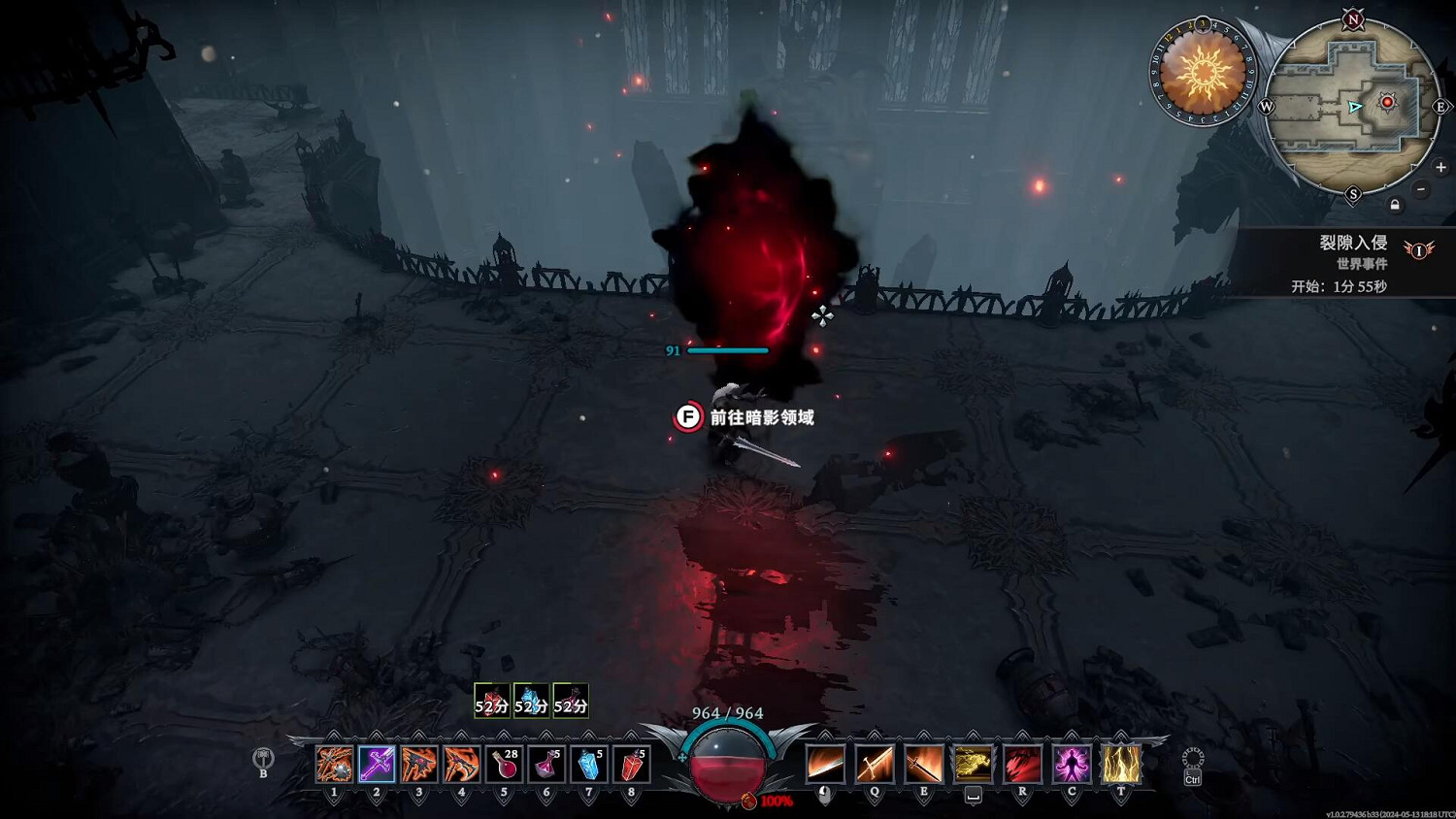Open the circular minimap
Screen dimensions: 1456x819
pos(1353,105)
